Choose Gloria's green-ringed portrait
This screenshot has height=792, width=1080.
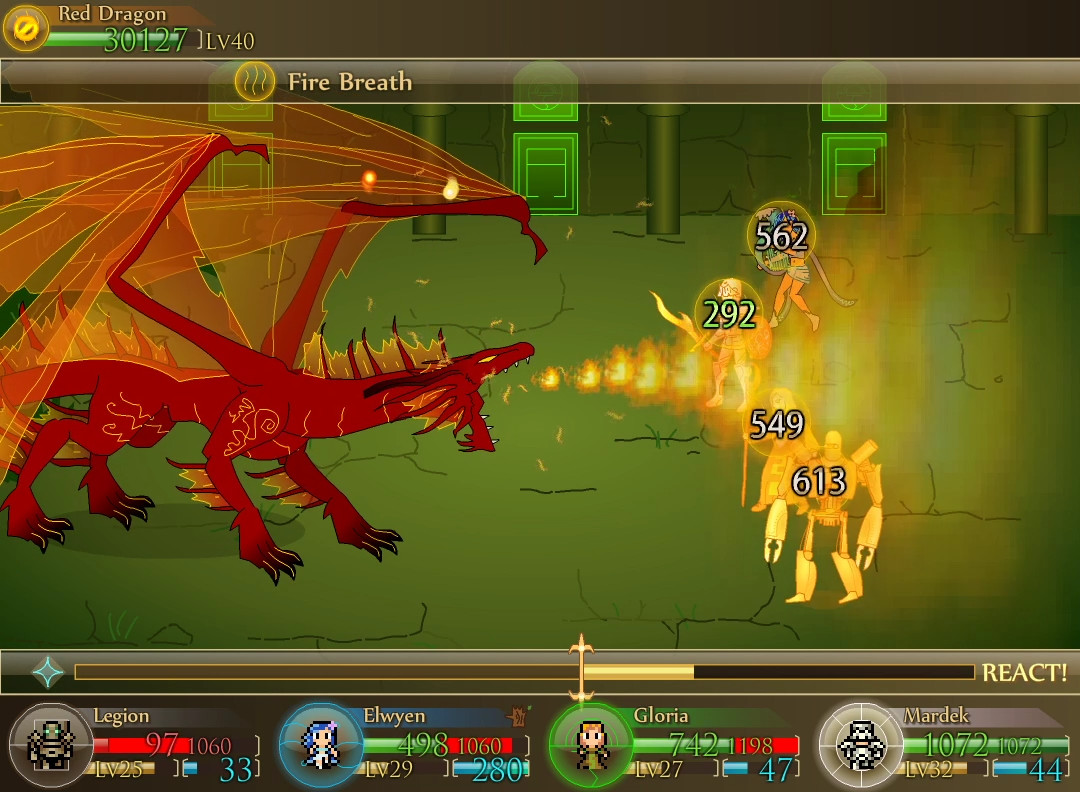pos(591,745)
